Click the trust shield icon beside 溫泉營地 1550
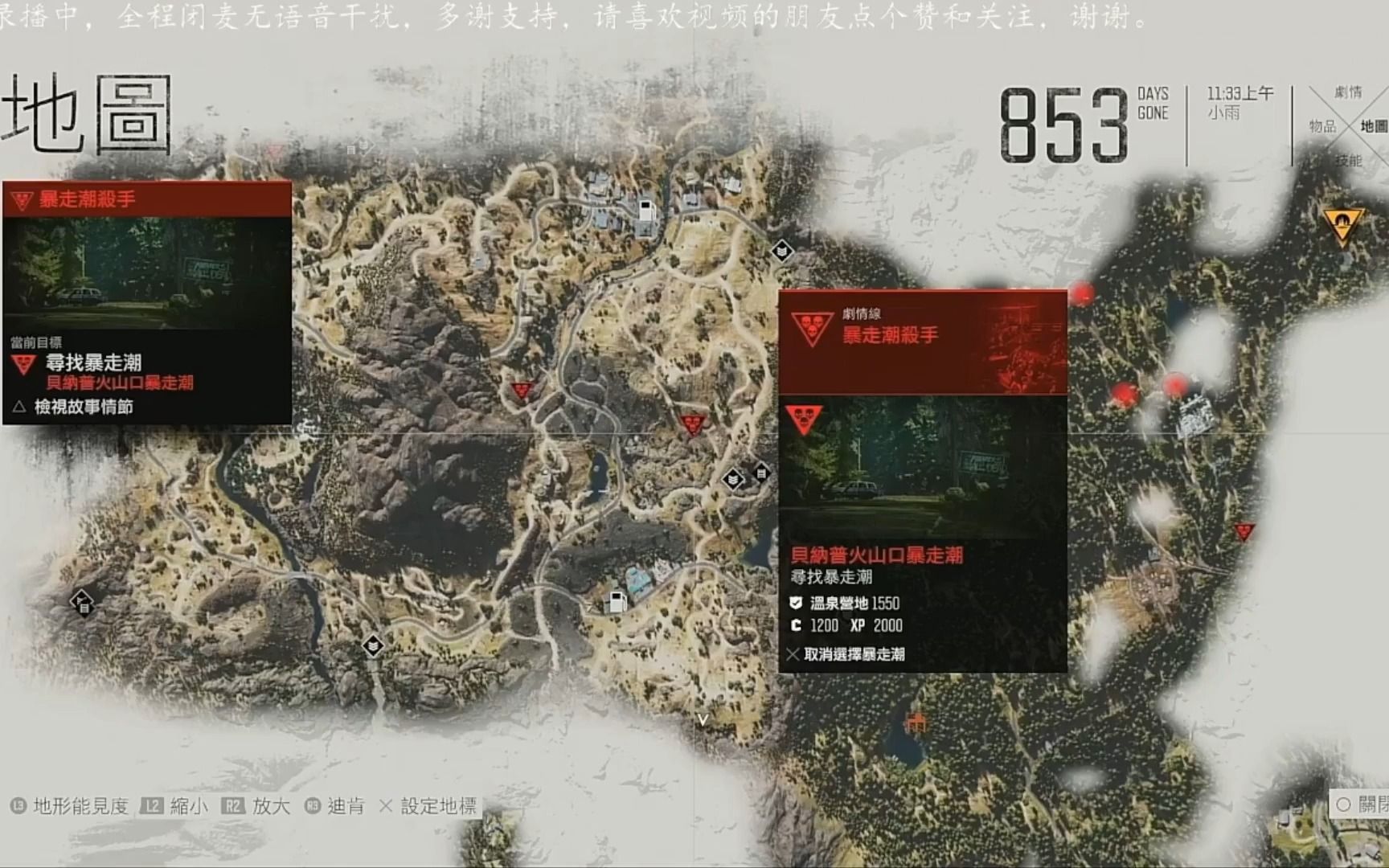Image resolution: width=1389 pixels, height=868 pixels. coord(795,601)
